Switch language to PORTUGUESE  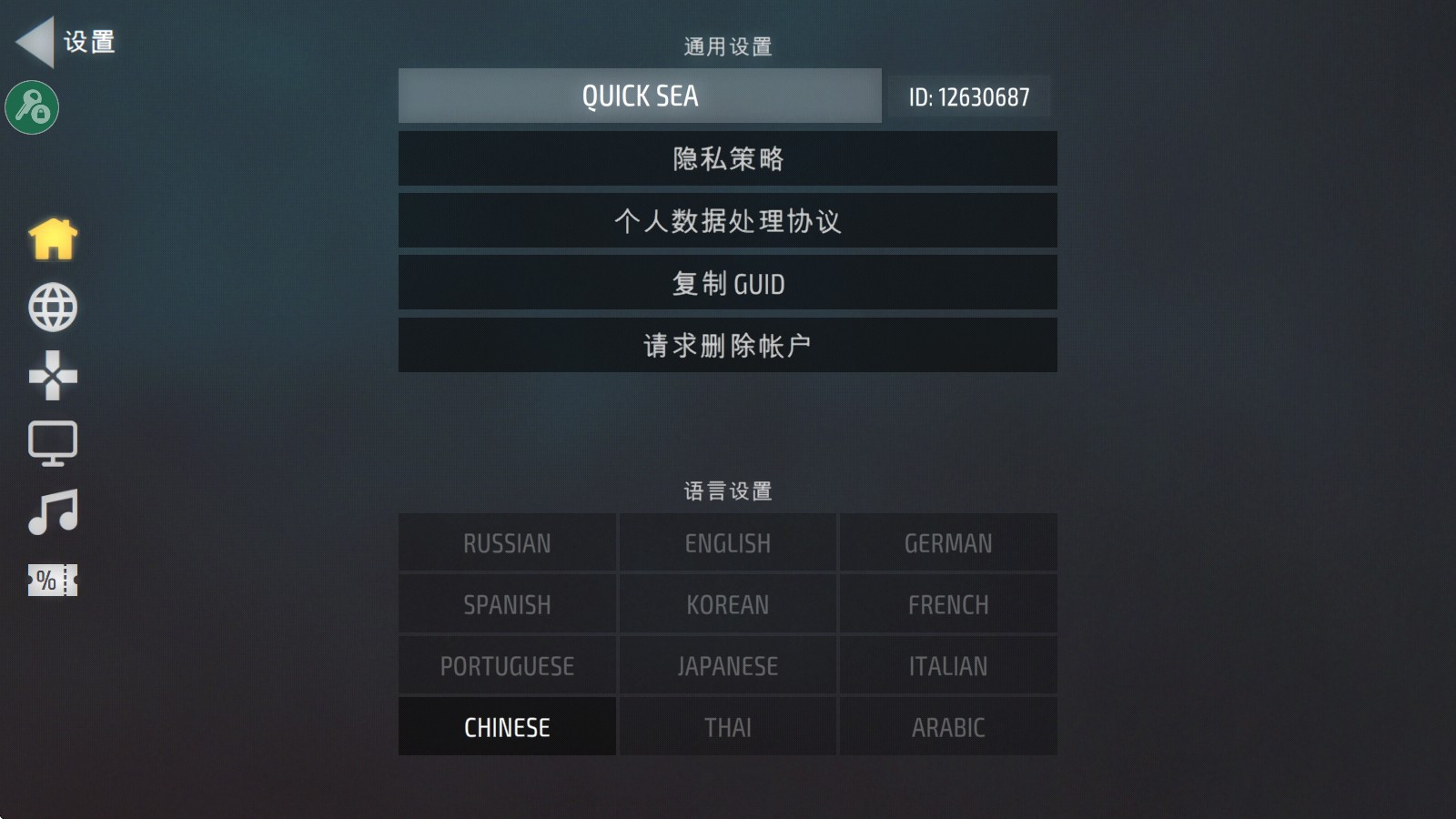point(506,665)
